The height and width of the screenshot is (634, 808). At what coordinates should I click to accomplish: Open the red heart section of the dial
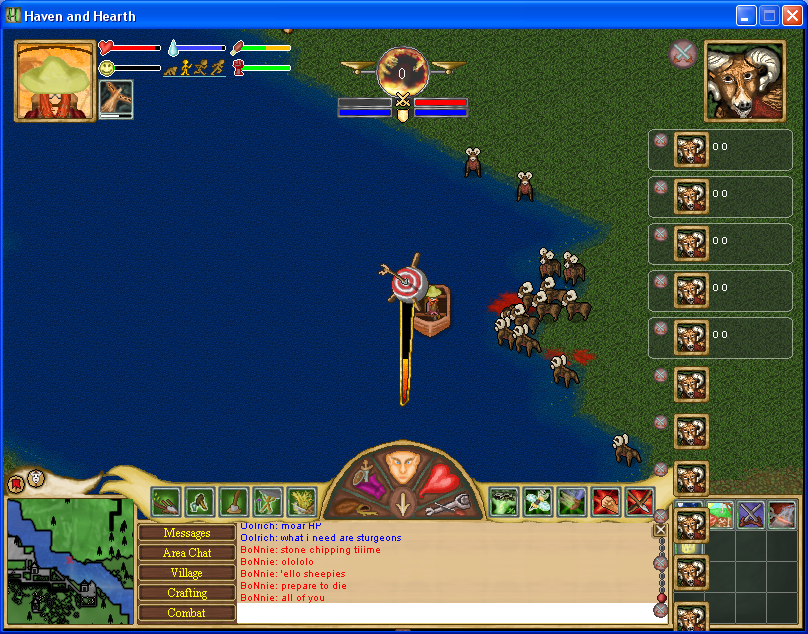click(x=438, y=480)
